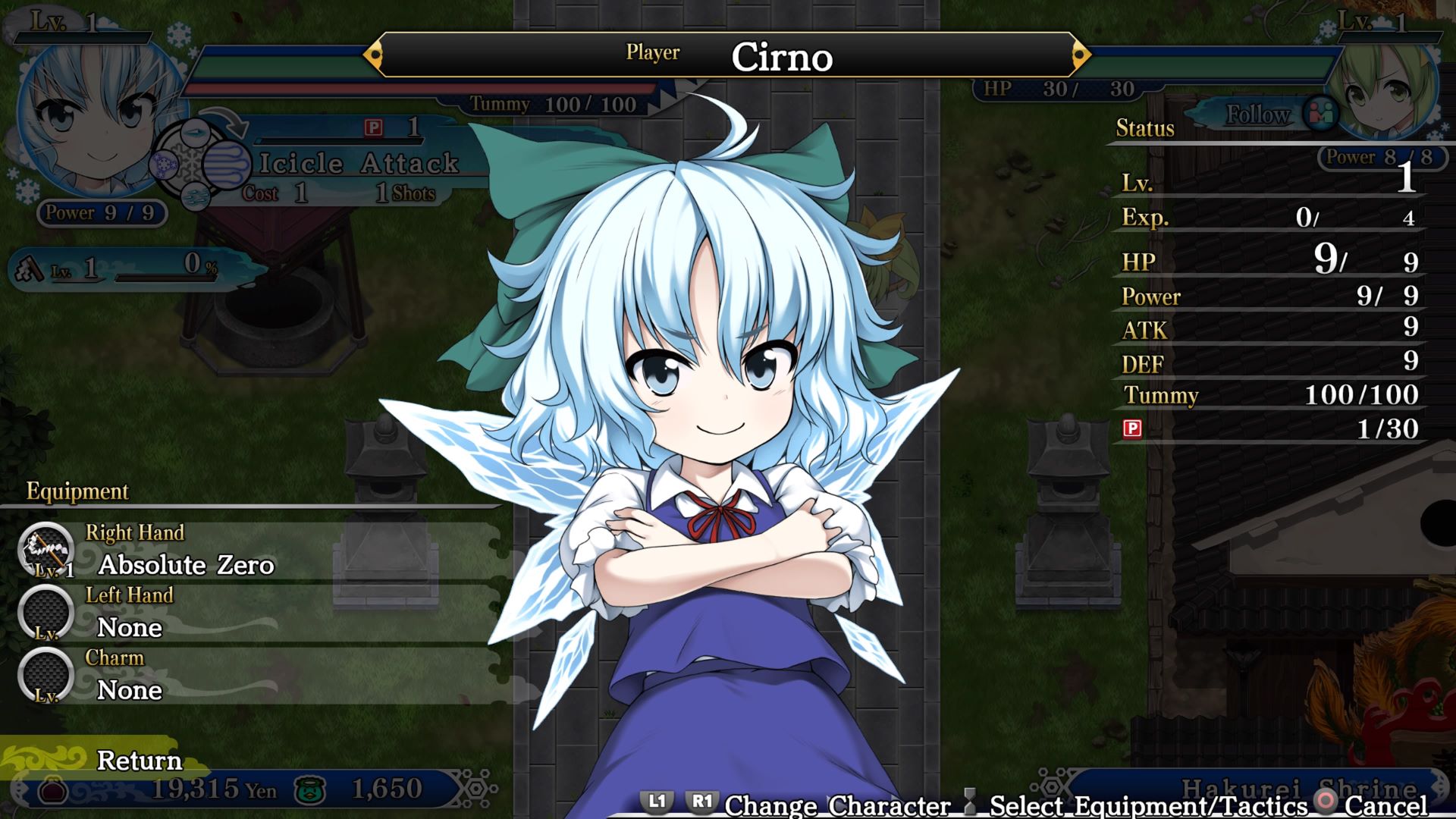The image size is (1456, 819).
Task: Click the purple star bullet icon on skill wheel
Action: [x=164, y=165]
